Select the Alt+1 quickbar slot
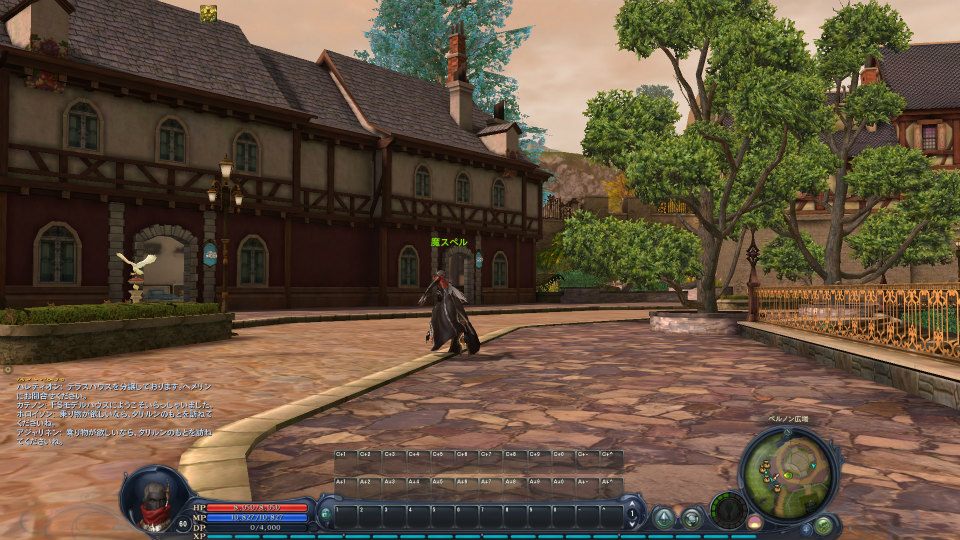The image size is (960, 540). coord(344,487)
